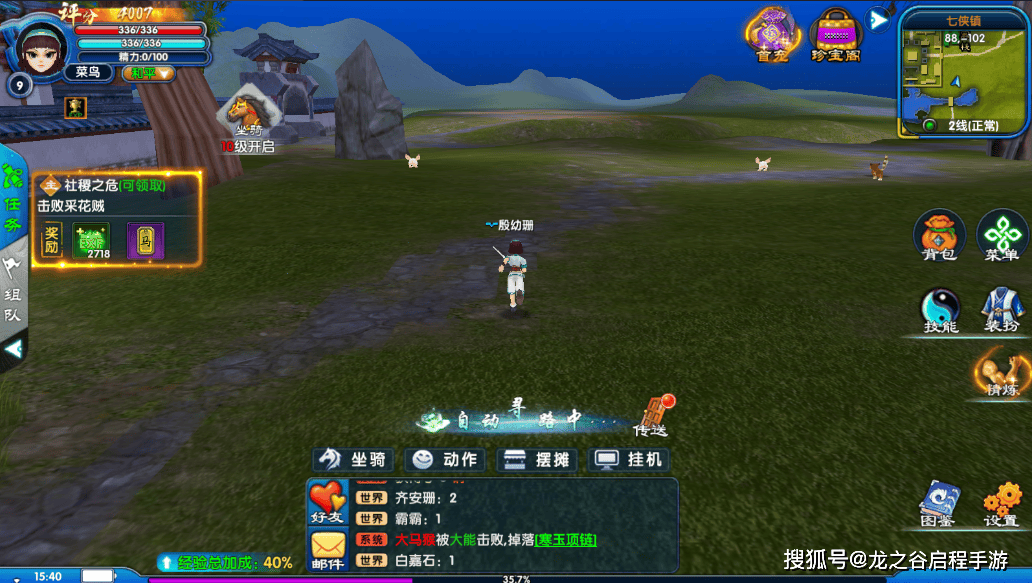Open the 技能 skills panel
Viewport: 1032px width, 583px height.
939,309
